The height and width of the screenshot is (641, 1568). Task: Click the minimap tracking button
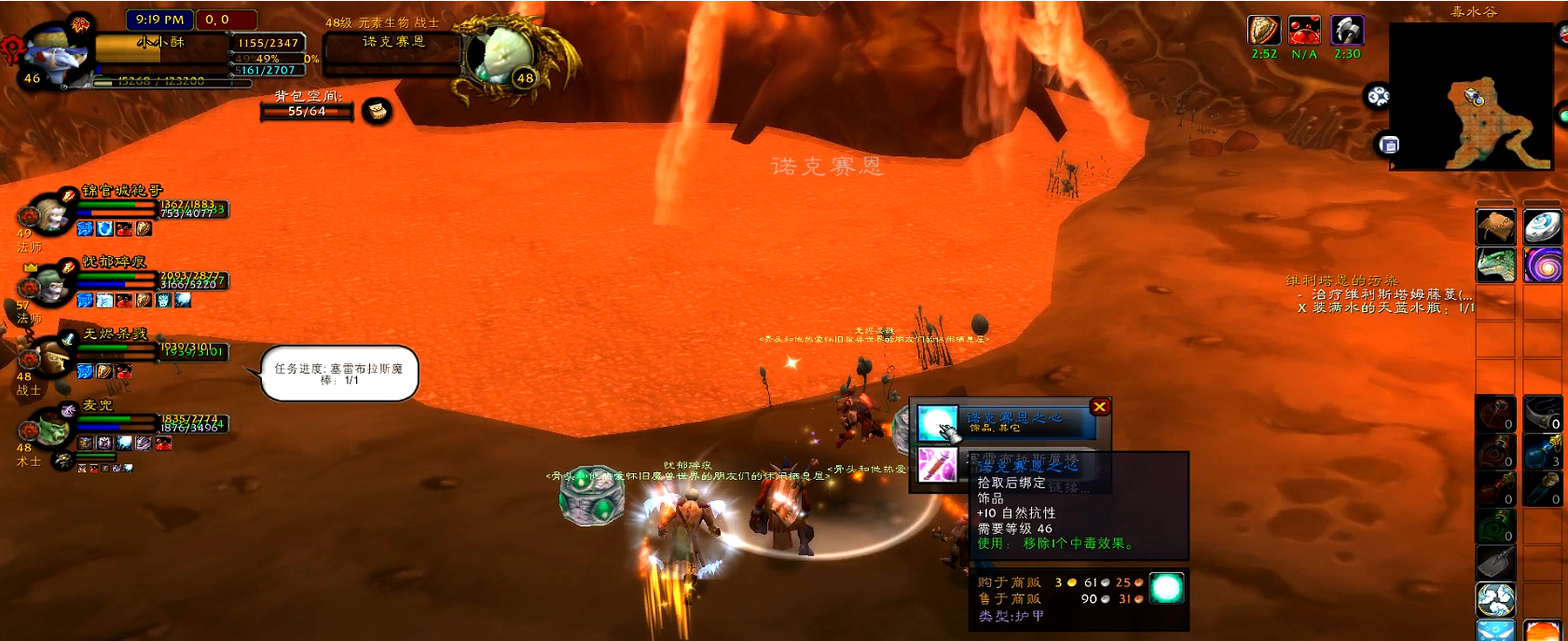tap(1378, 96)
